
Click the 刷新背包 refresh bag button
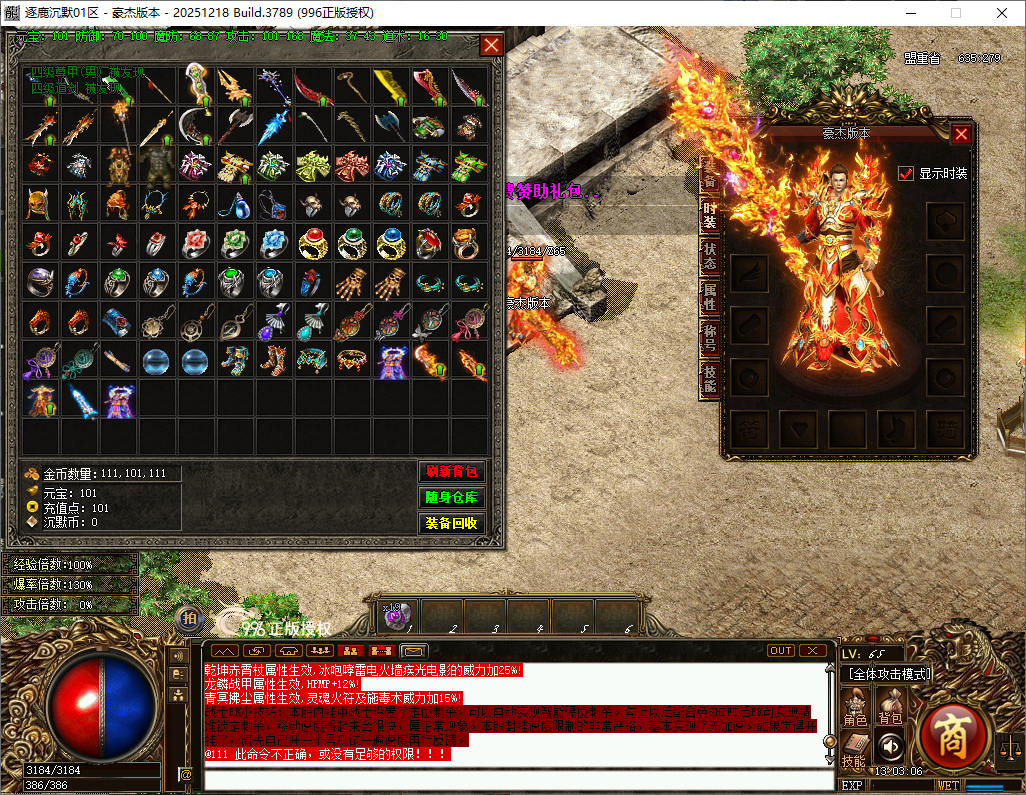tap(451, 472)
